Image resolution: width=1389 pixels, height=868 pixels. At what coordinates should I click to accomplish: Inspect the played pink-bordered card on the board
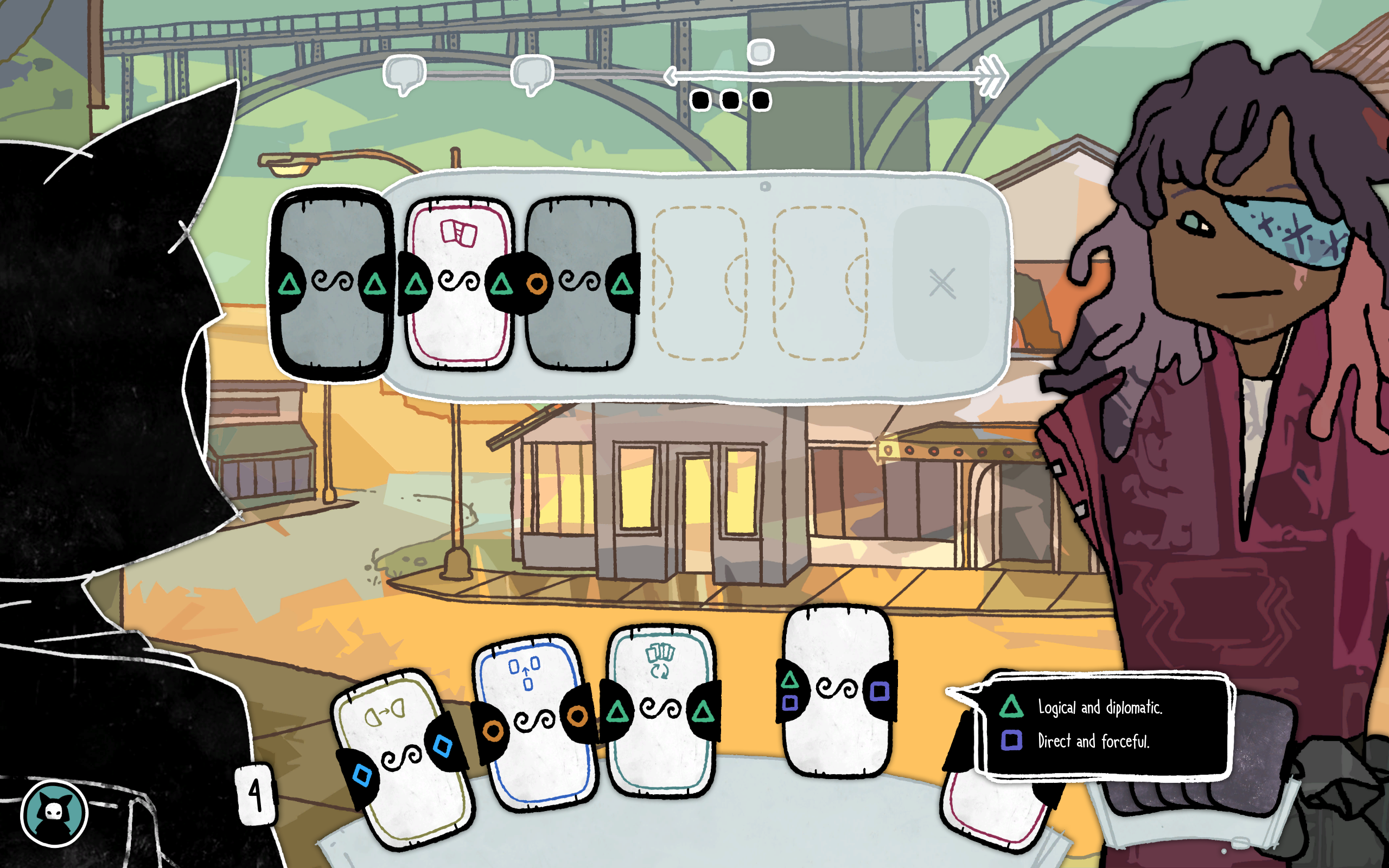pos(458,284)
